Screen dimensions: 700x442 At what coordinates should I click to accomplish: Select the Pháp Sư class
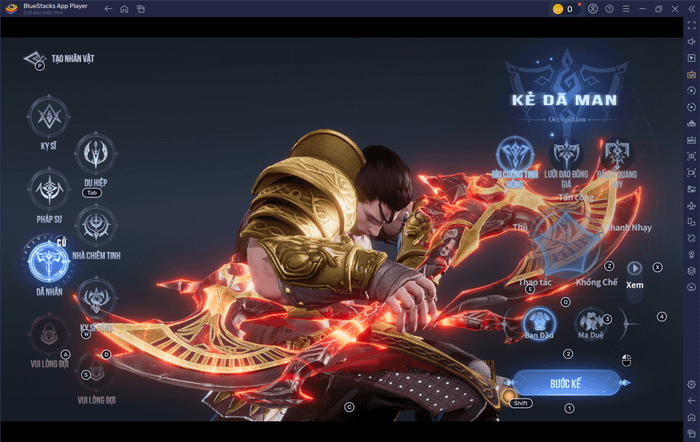coord(48,189)
